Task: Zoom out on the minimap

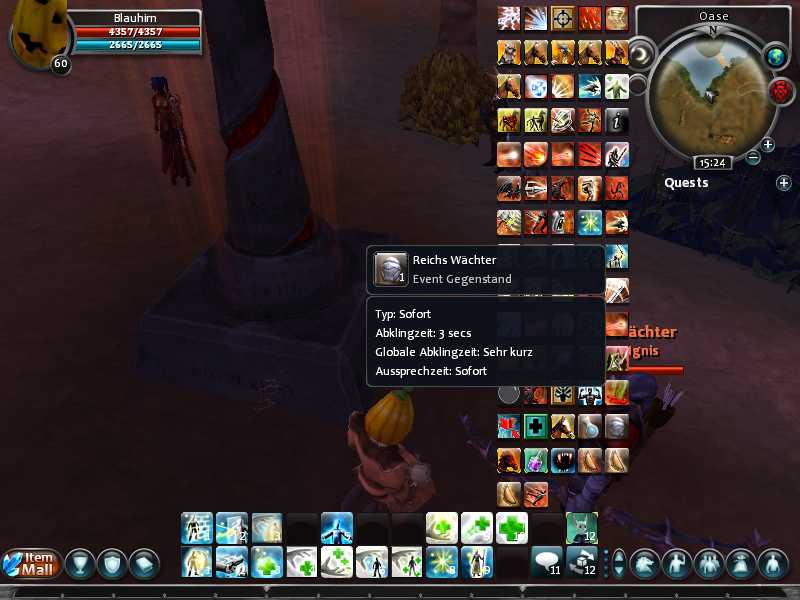Action: click(753, 157)
